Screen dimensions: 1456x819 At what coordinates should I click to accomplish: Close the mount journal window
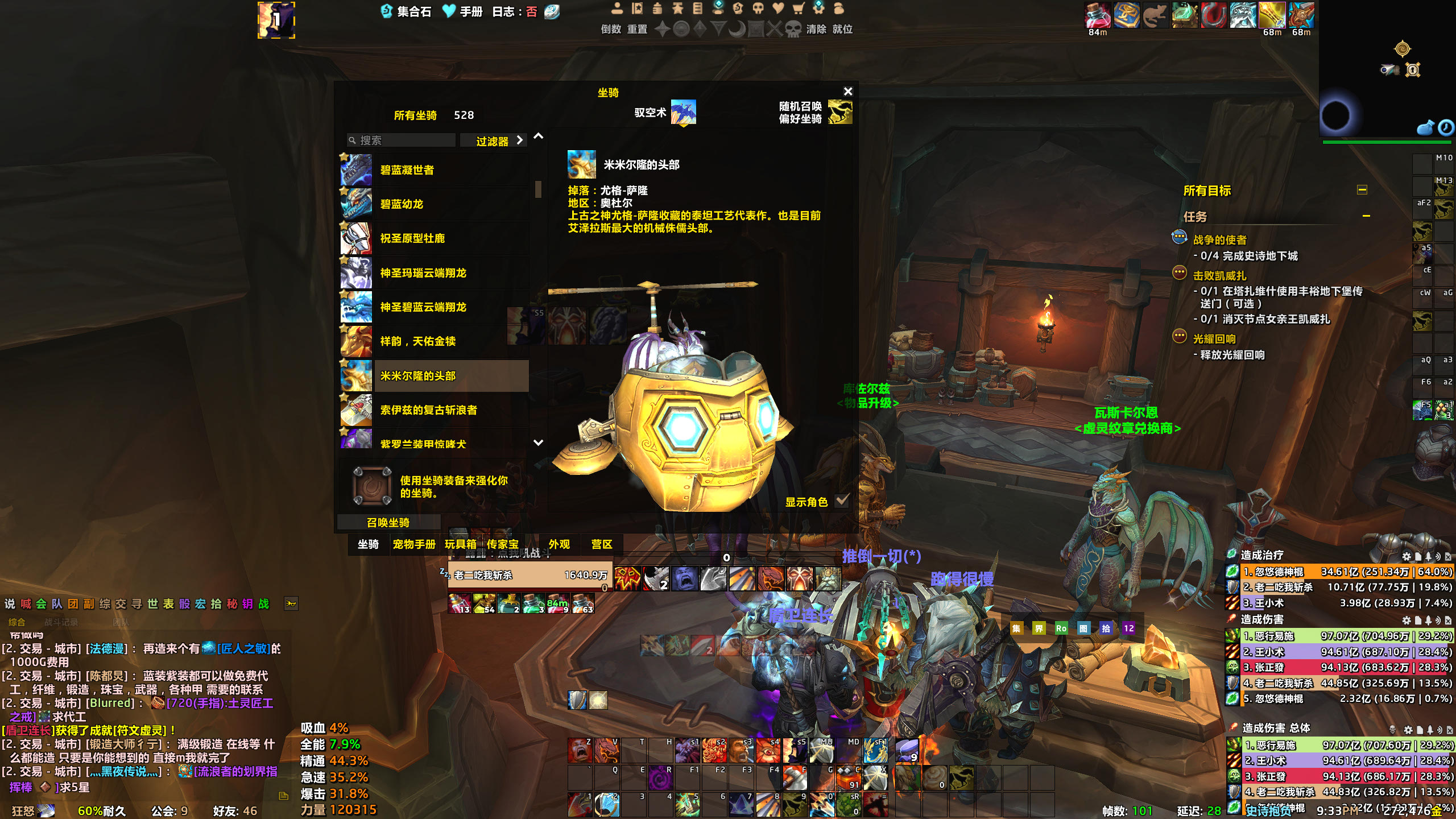pos(848,92)
